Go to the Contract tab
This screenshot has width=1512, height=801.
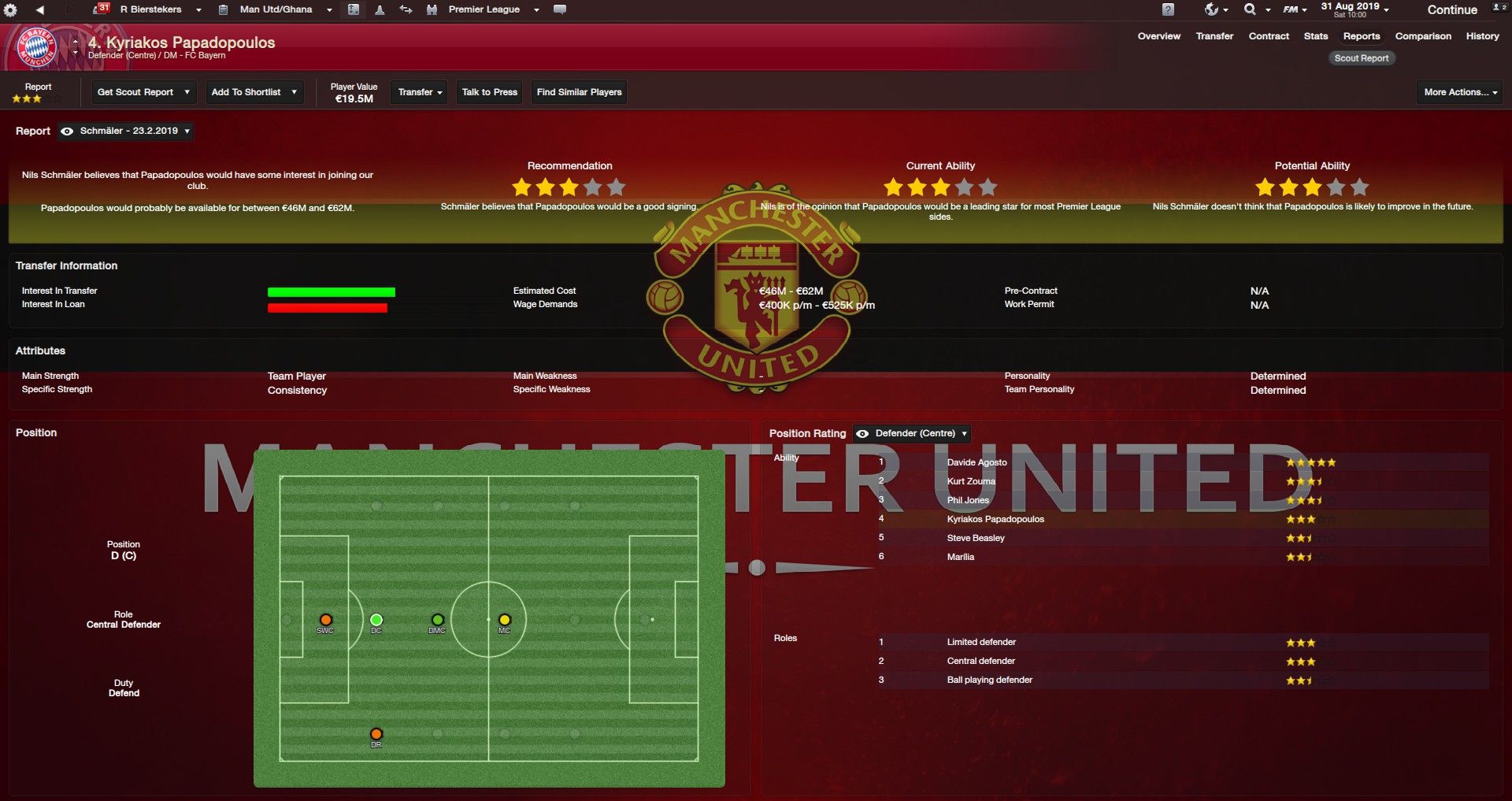(x=1269, y=36)
